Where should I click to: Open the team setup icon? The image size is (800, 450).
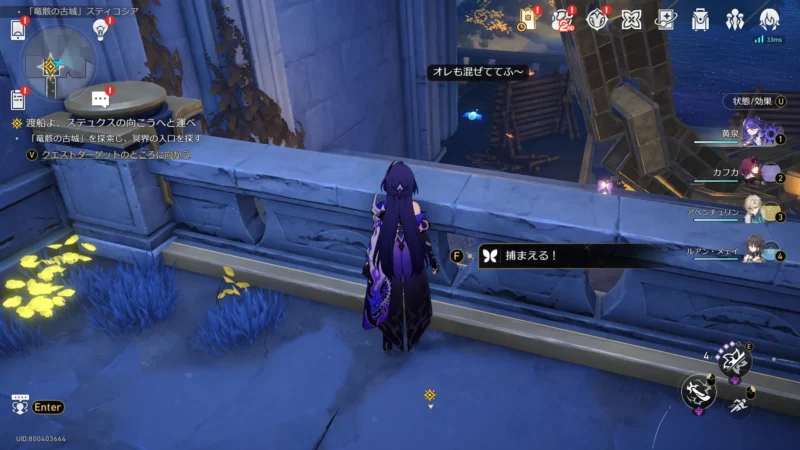click(735, 19)
